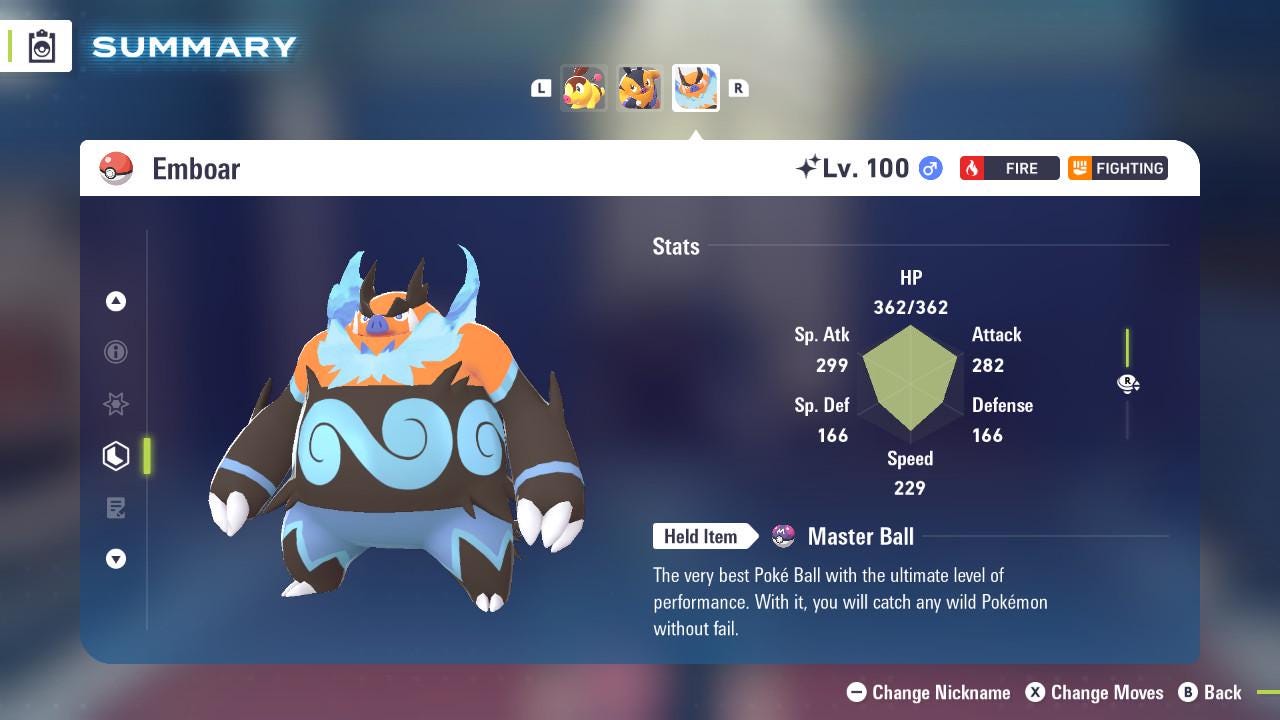Viewport: 1280px width, 720px height.
Task: Expand upward with the sidebar up arrow
Action: point(116,300)
